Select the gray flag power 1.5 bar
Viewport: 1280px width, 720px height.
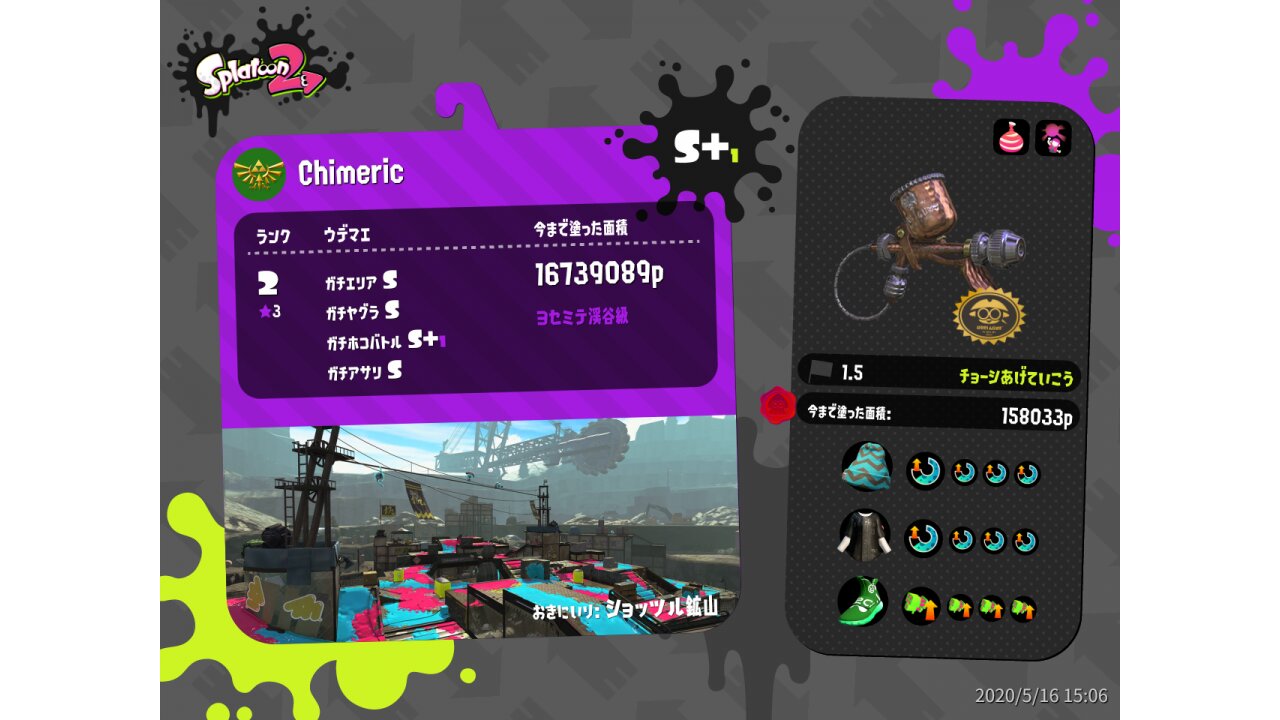938,373
